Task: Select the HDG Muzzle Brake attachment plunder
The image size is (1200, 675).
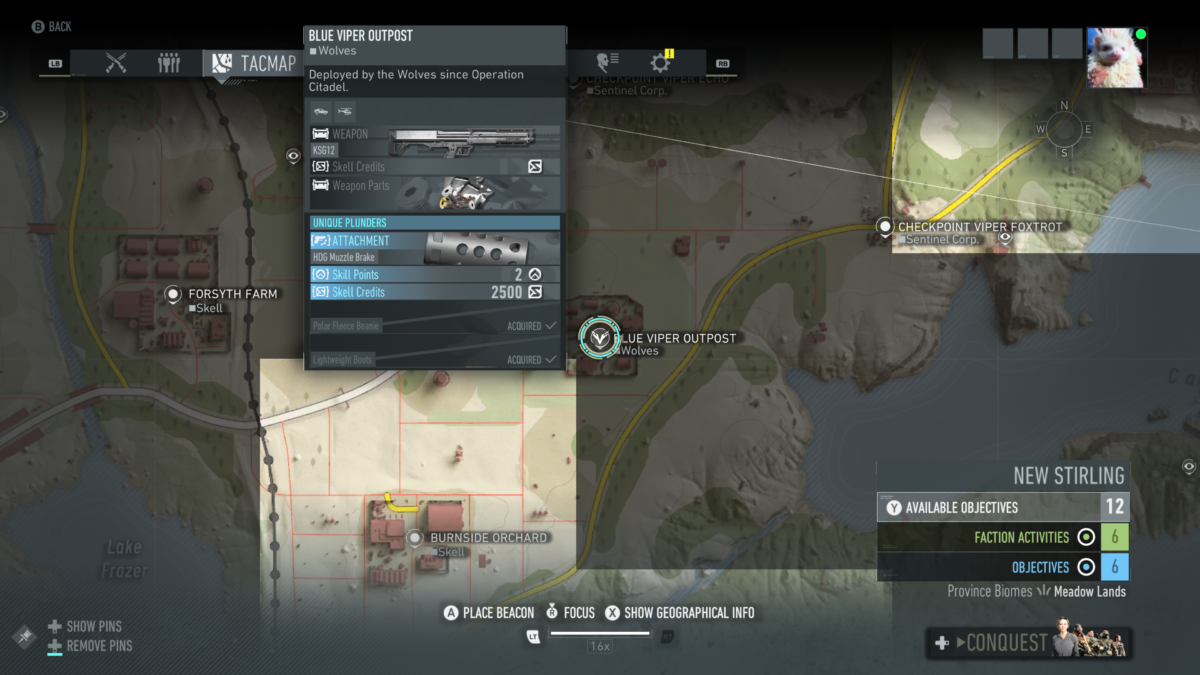Action: point(434,248)
